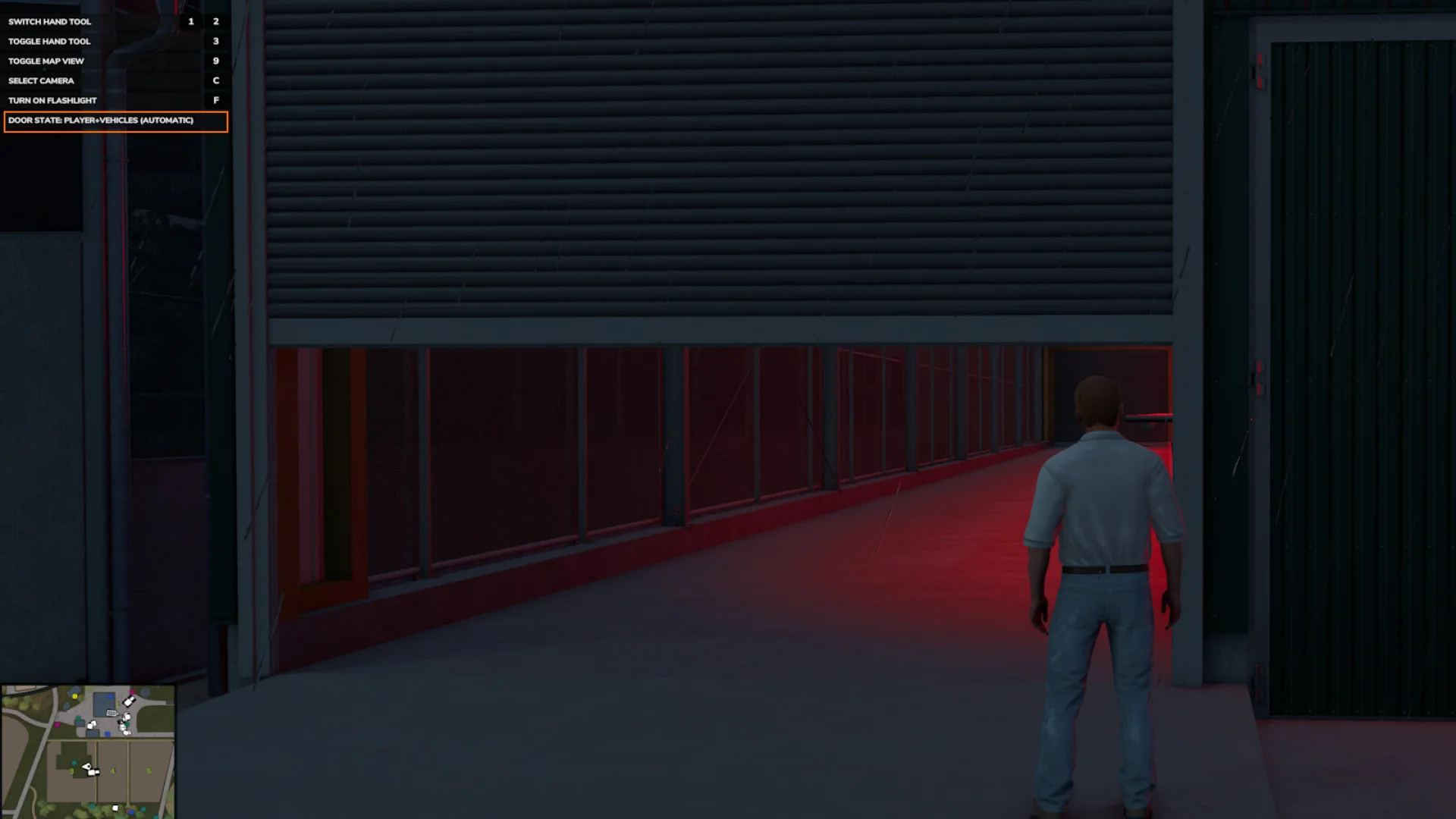Image resolution: width=1456 pixels, height=819 pixels.
Task: Select the white tractor icon near field 3
Action: pyautogui.click(x=93, y=772)
